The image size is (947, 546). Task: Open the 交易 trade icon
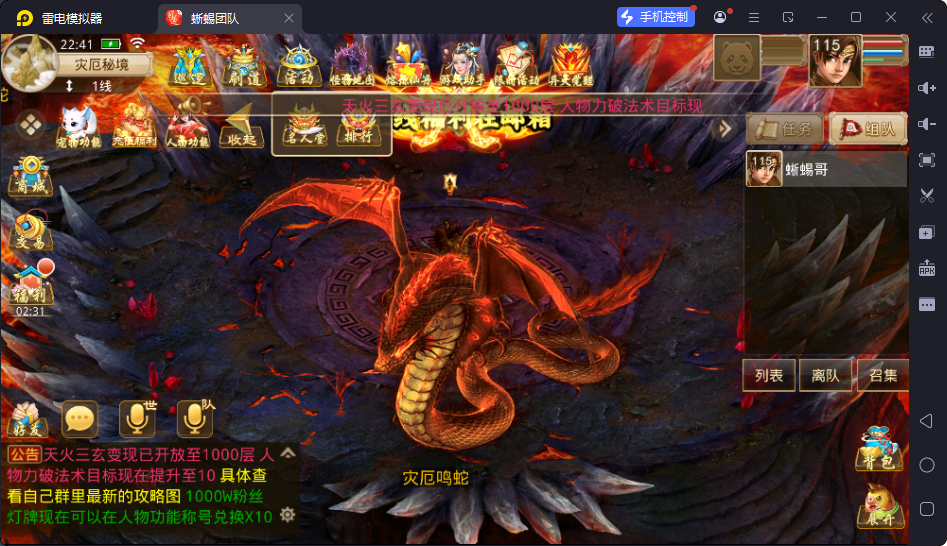coord(31,232)
